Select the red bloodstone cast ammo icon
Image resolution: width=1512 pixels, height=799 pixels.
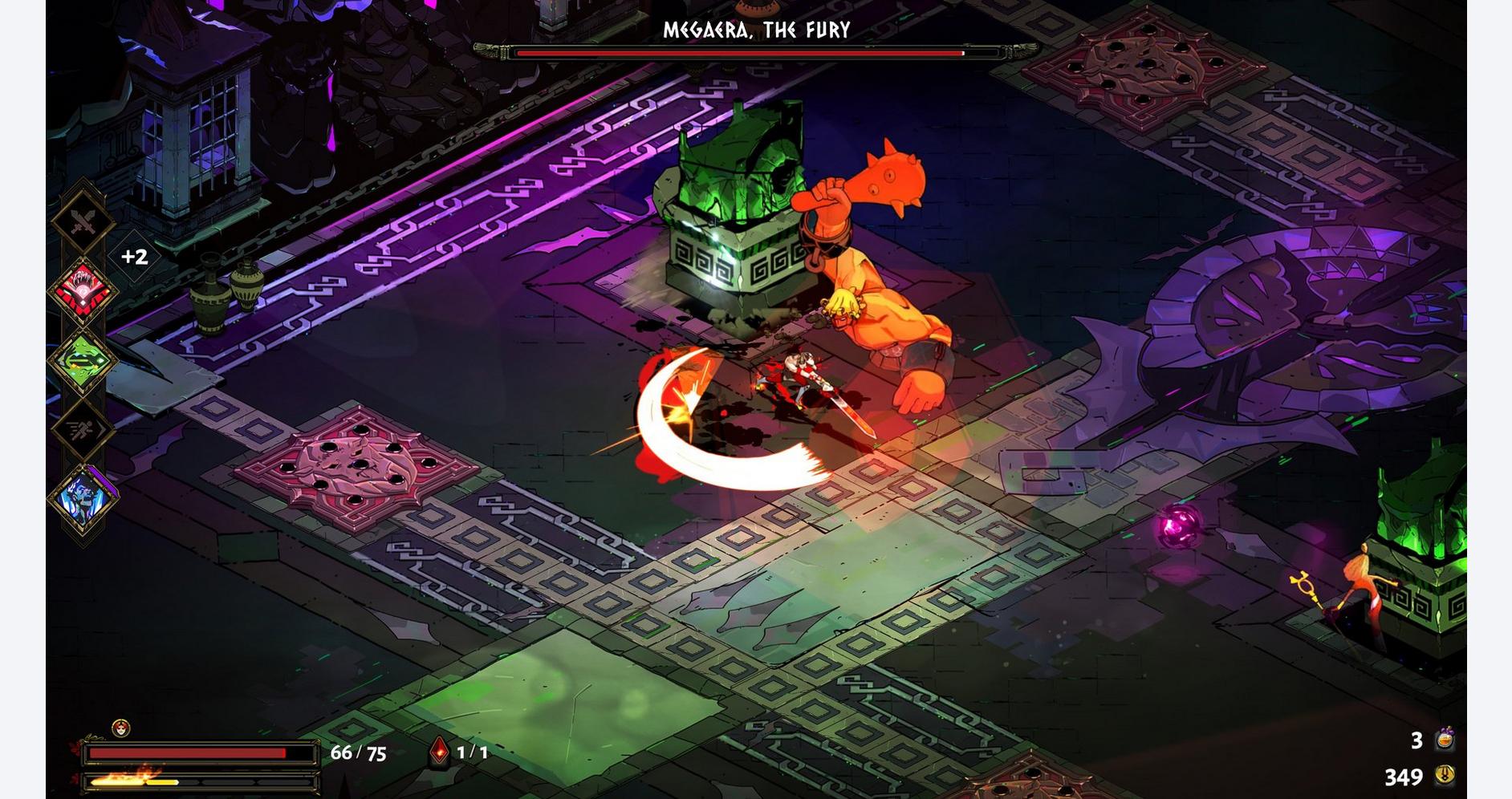point(439,752)
